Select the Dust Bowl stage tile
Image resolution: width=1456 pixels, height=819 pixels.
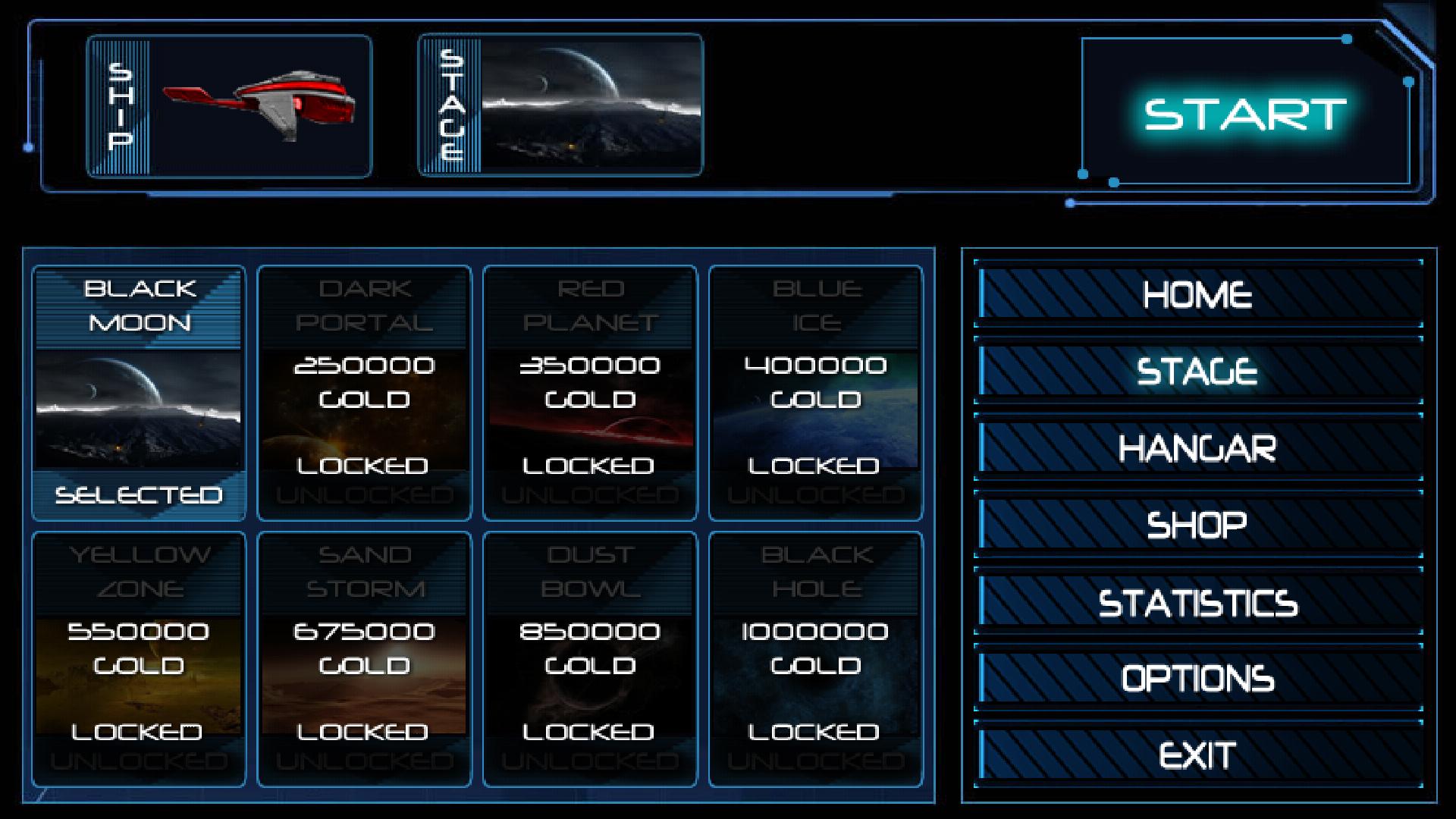point(590,659)
